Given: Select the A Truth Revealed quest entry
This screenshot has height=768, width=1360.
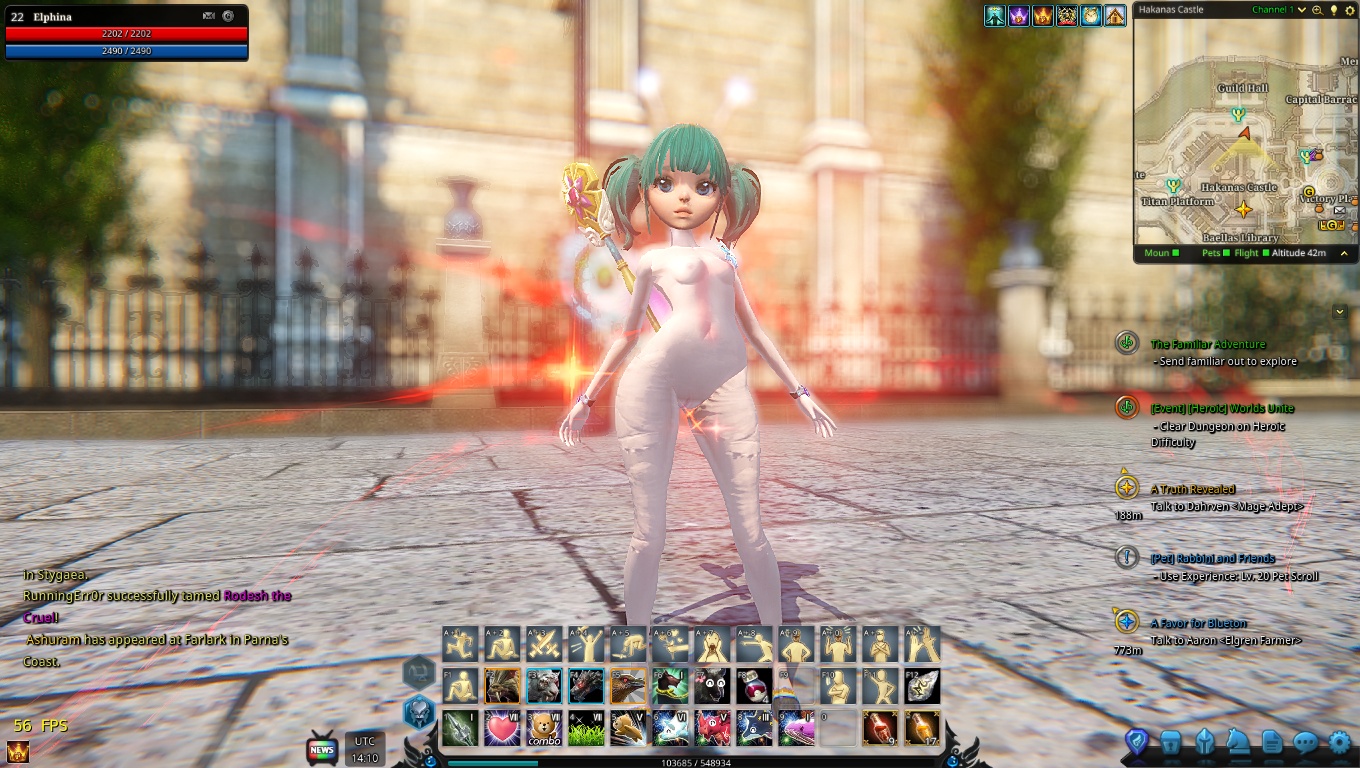Looking at the screenshot, I should [x=1192, y=489].
